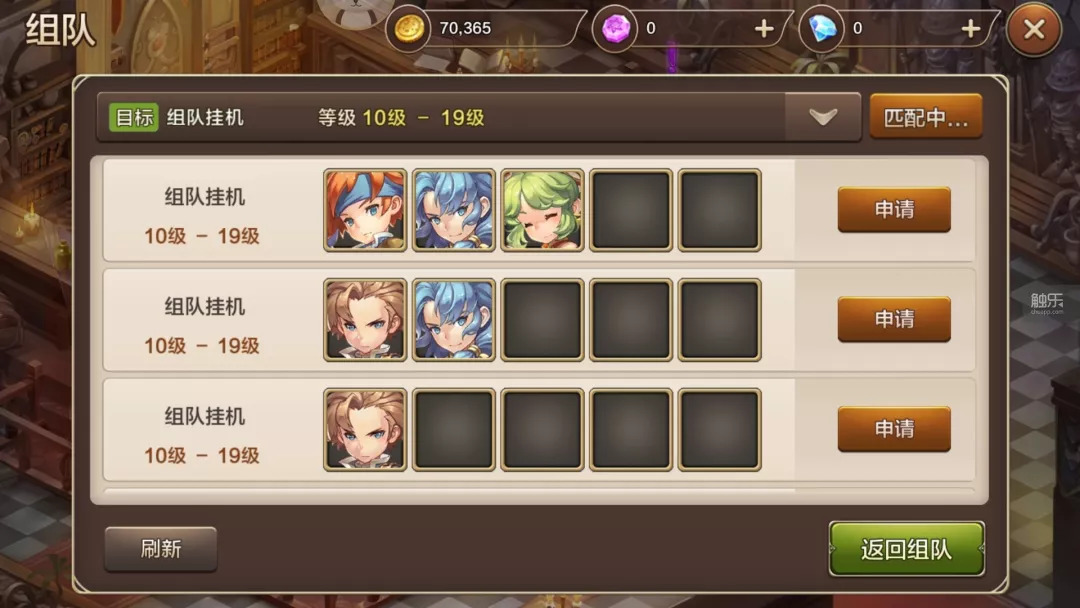1080x608 pixels.
Task: View the blue-haired member in the two-member team
Action: (453, 319)
